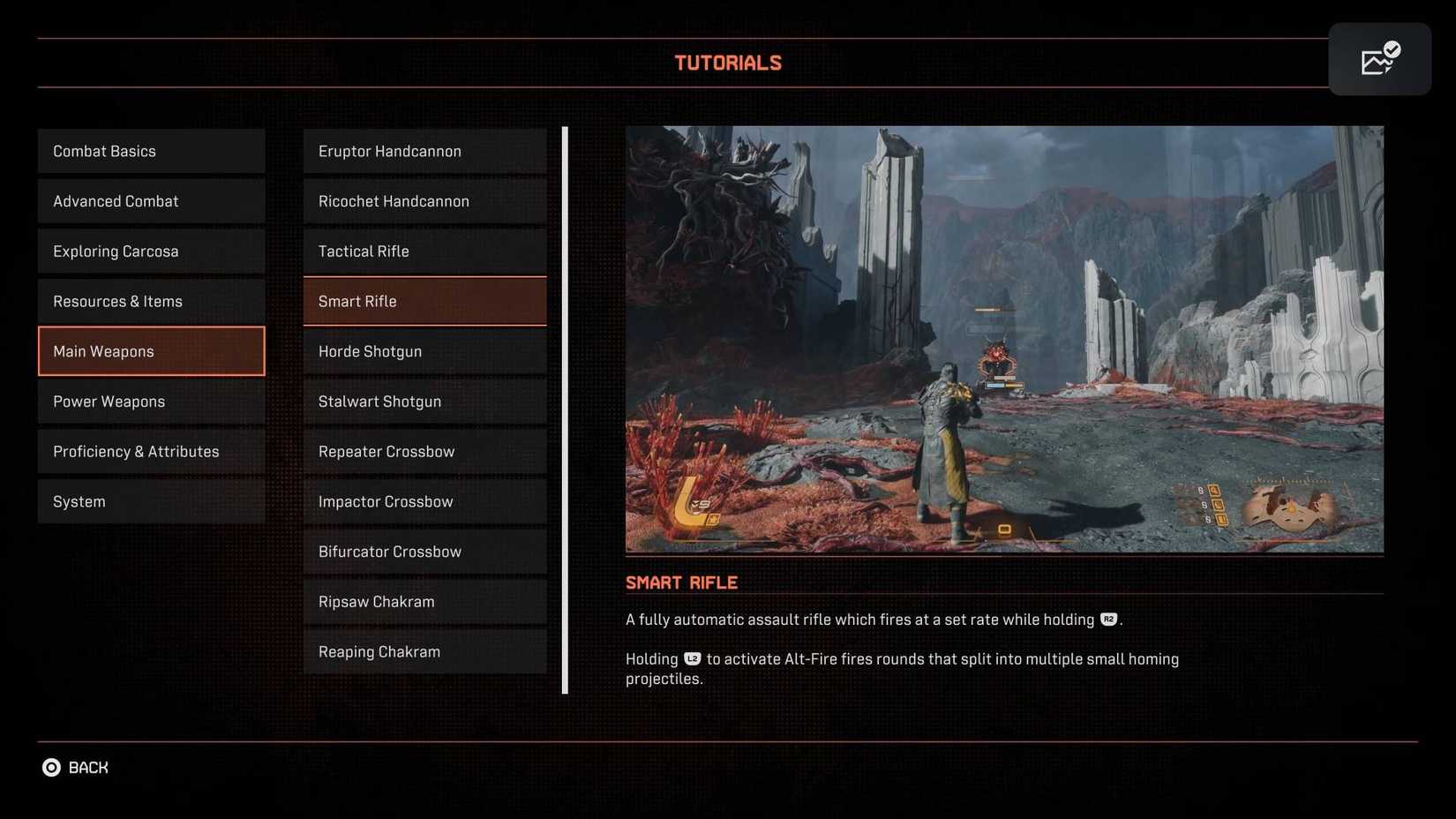
Task: Open the Reaping Chakram tutorial
Action: coord(424,651)
